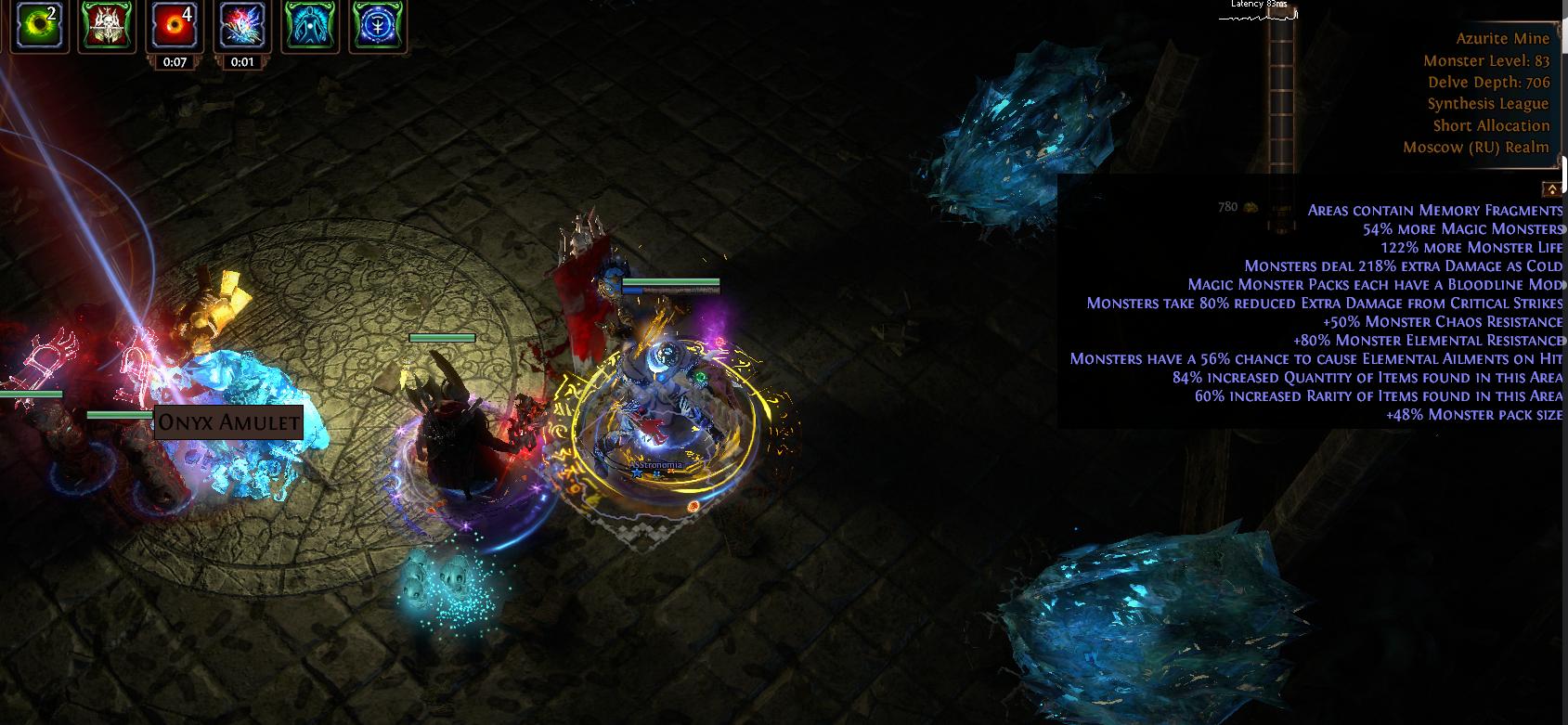1568x725 pixels.
Task: Click the 'Moscow (RU) Realm' text
Action: pos(1475,147)
